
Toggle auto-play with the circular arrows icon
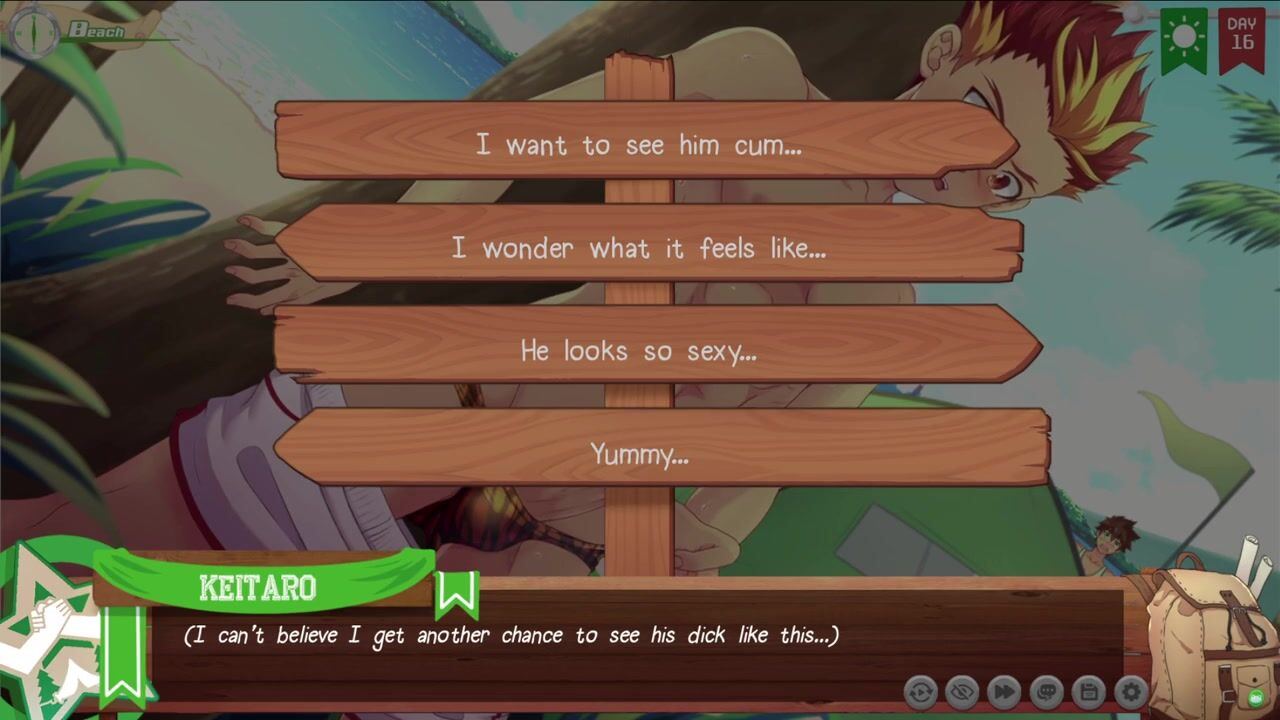click(x=920, y=691)
